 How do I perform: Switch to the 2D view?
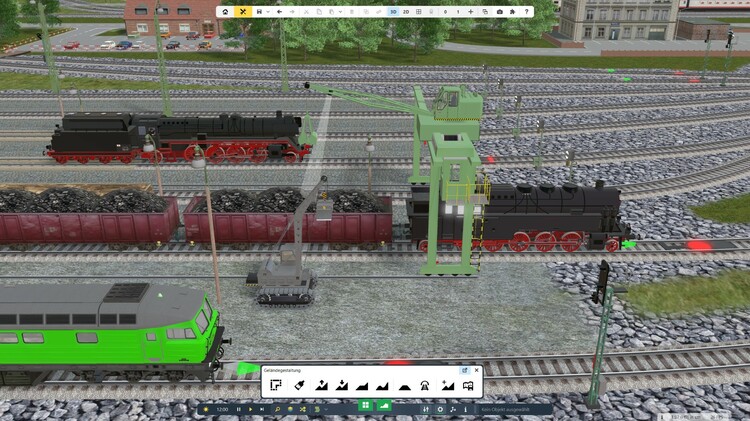click(x=406, y=11)
